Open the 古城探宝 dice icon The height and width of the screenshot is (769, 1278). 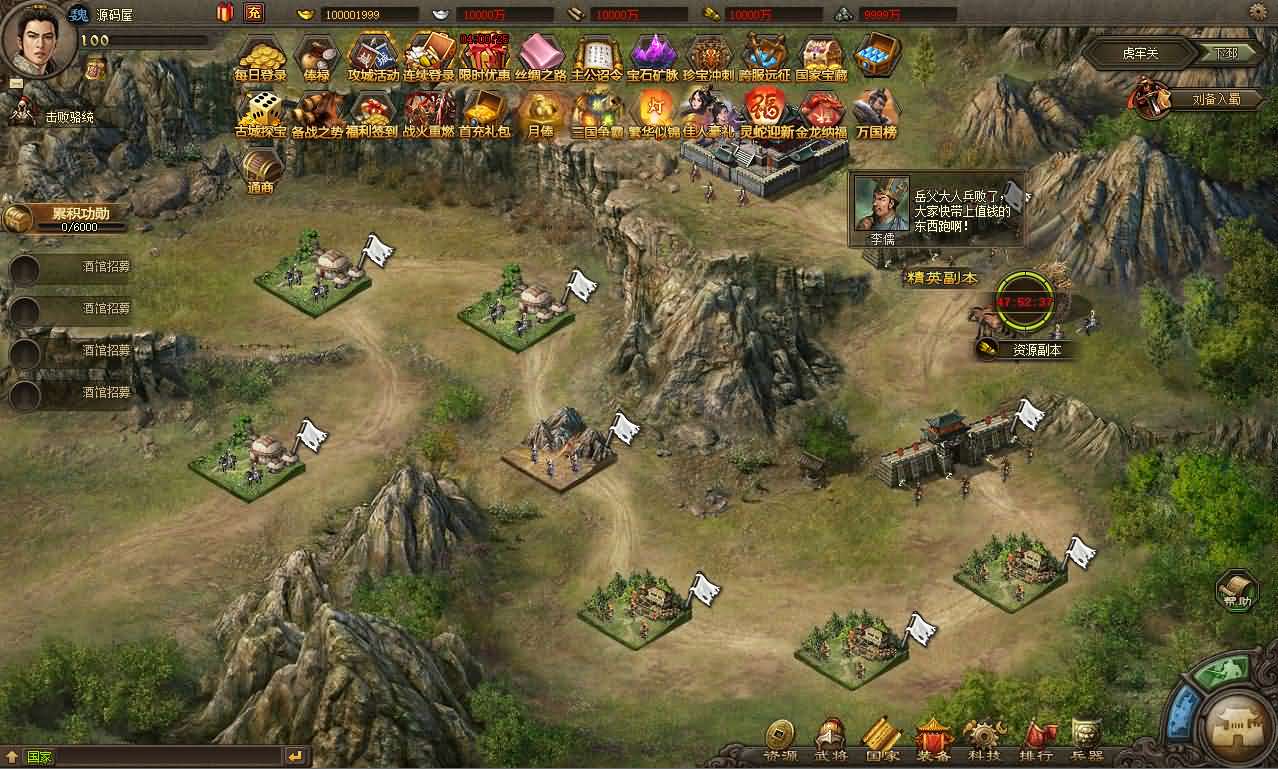[x=261, y=110]
